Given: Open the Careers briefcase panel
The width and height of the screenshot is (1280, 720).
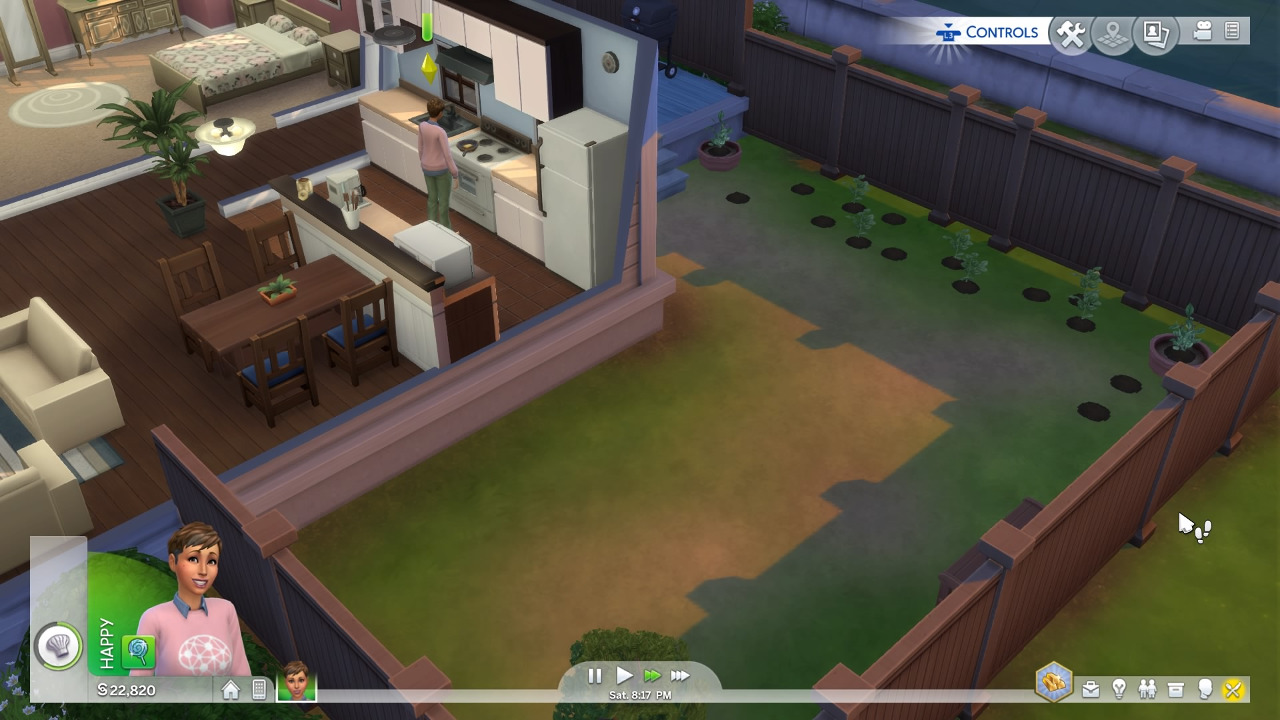Looking at the screenshot, I should click(x=1090, y=689).
